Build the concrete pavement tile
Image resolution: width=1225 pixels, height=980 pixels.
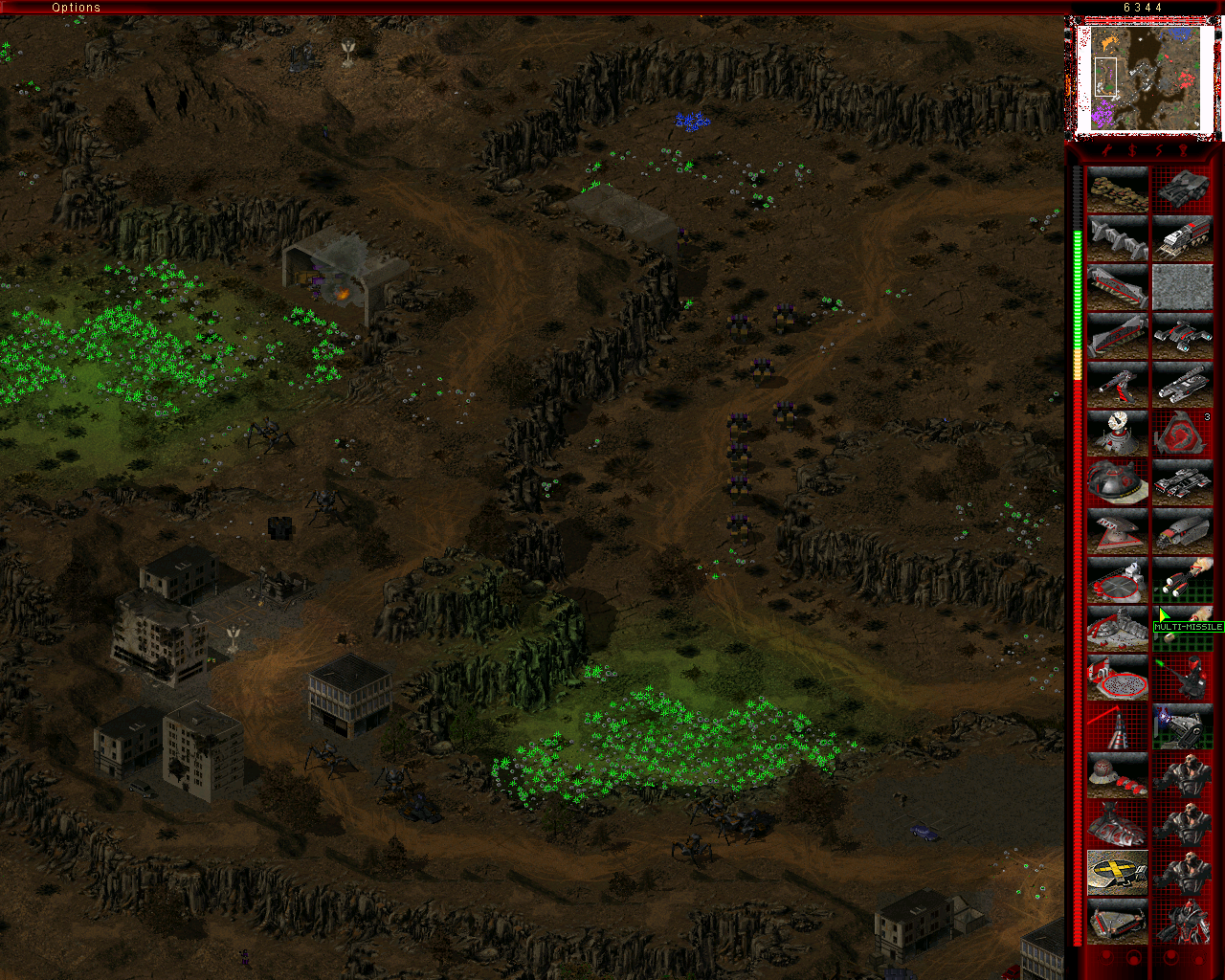1183,287
